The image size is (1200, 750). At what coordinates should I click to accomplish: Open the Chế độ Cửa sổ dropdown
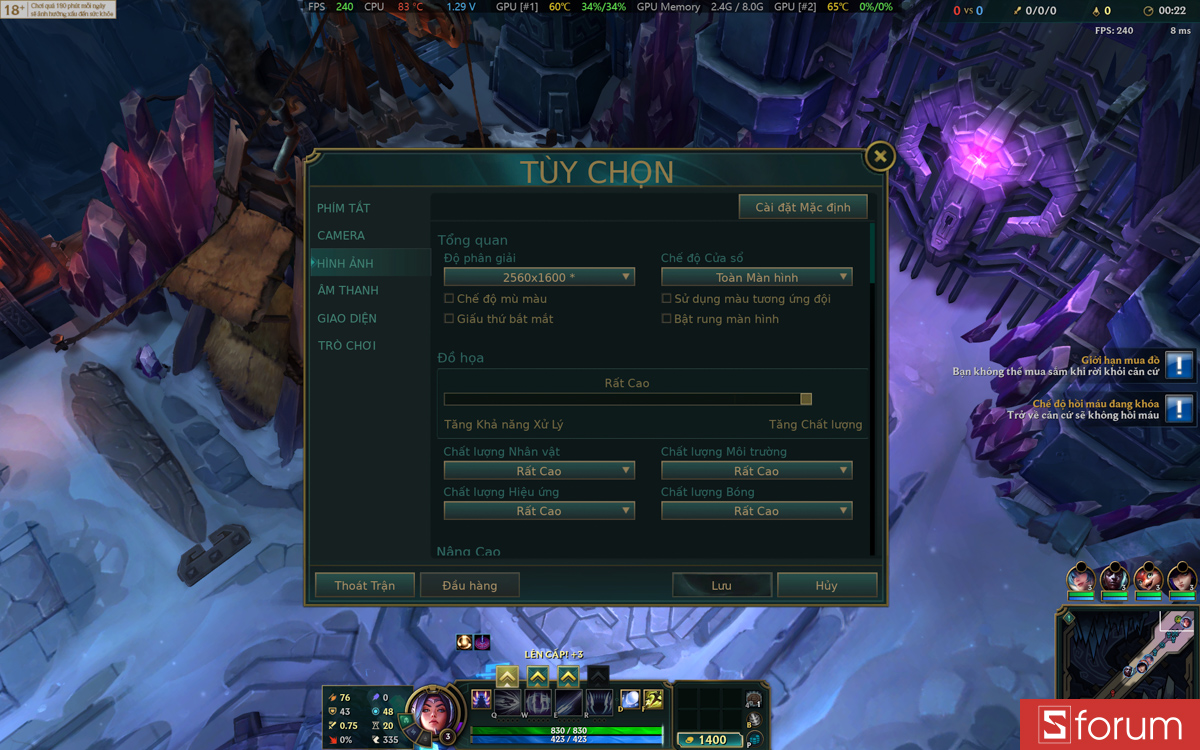tap(756, 277)
